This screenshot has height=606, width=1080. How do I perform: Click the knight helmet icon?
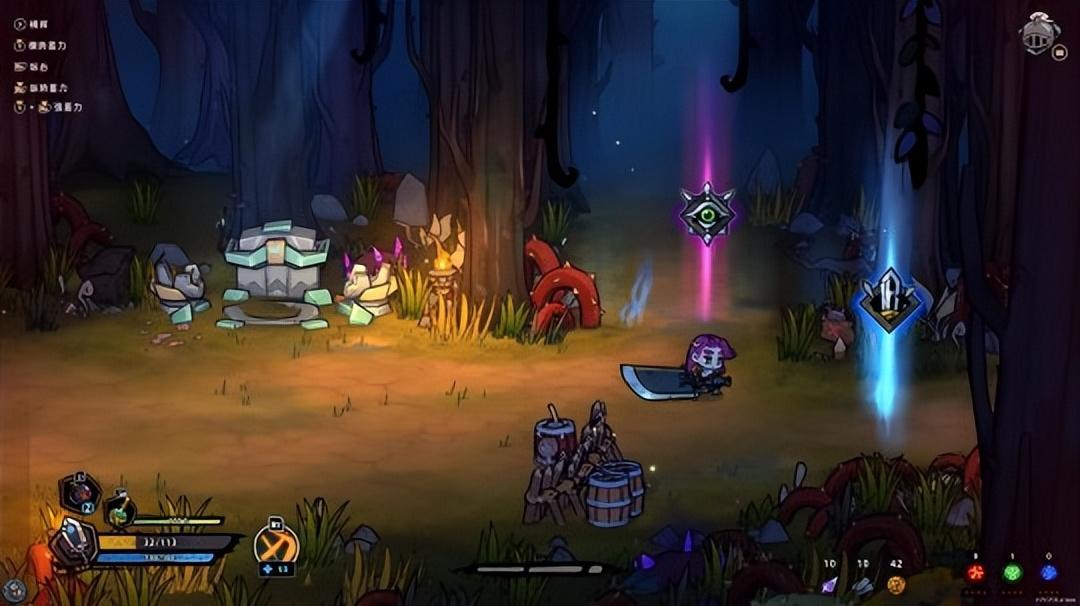1039,33
